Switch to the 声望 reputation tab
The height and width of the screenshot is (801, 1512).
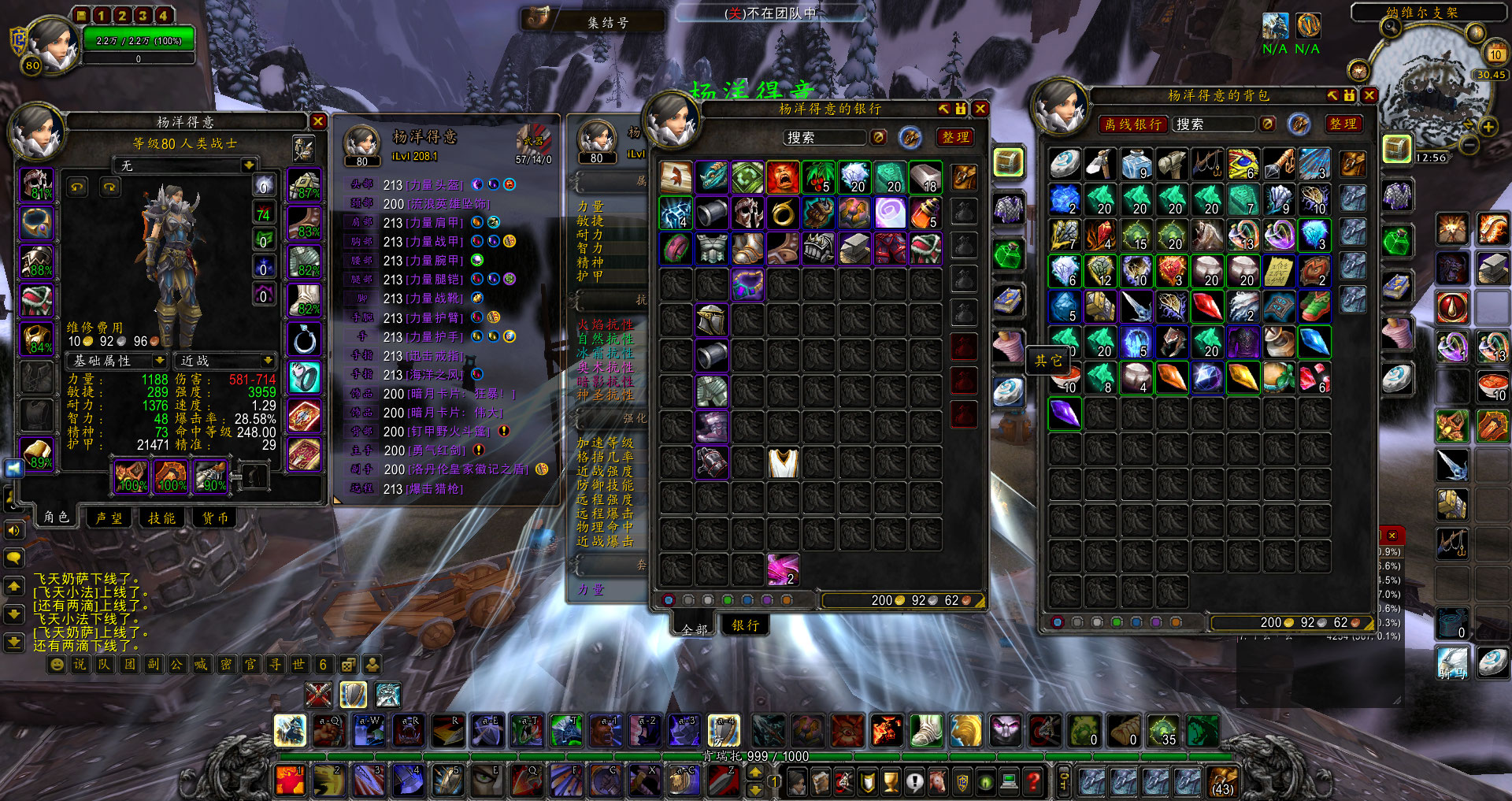click(x=109, y=517)
